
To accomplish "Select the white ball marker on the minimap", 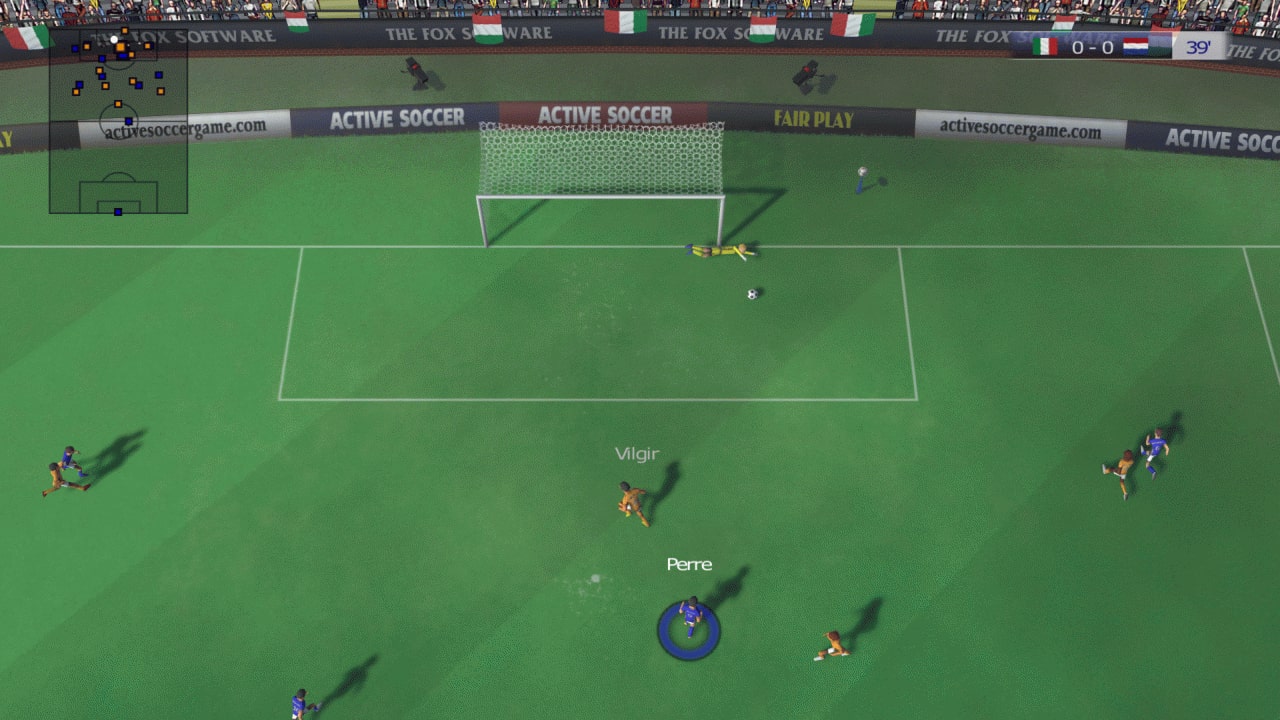I will click(114, 39).
